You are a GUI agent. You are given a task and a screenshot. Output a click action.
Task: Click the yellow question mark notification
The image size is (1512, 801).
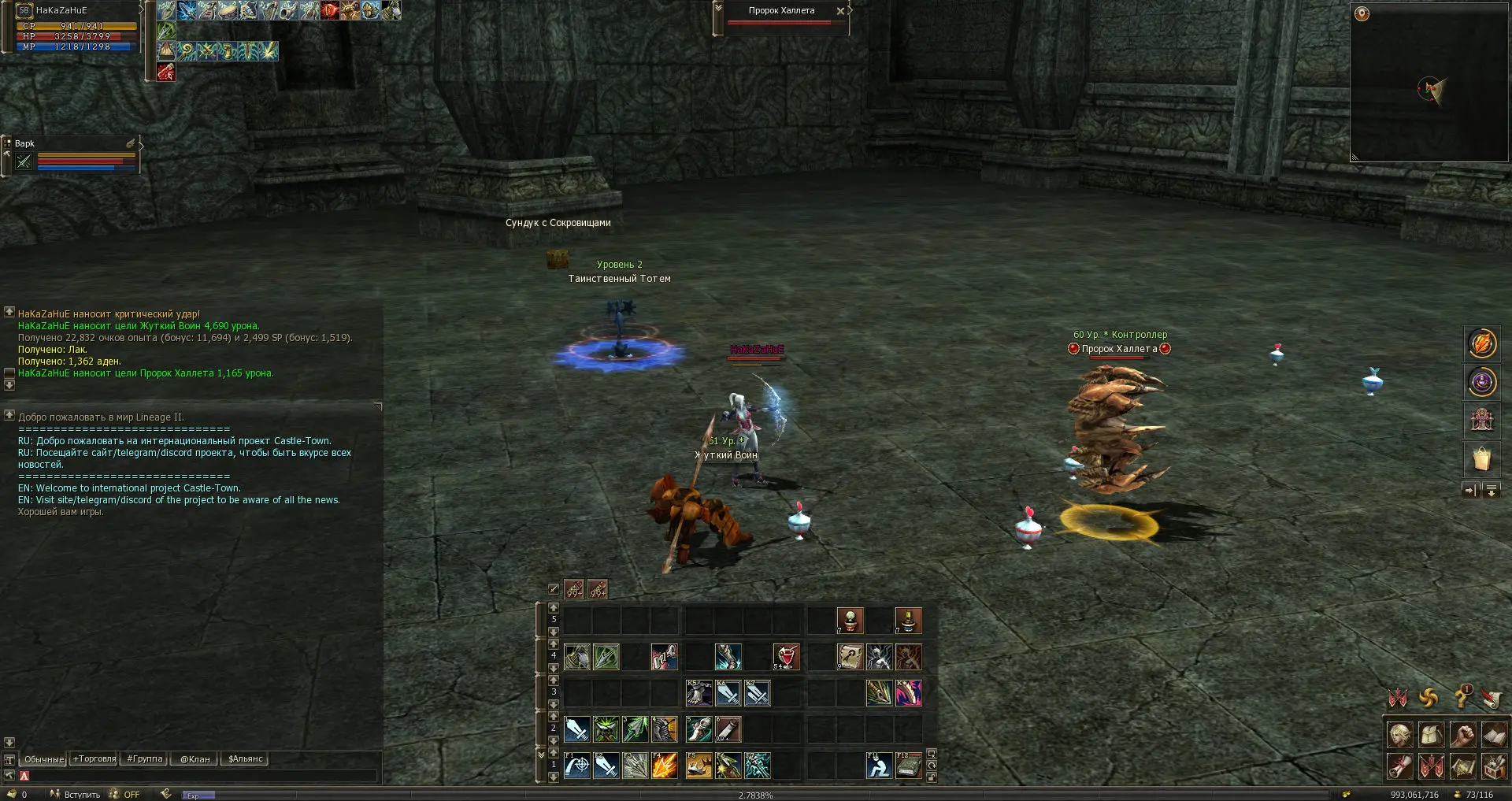pyautogui.click(x=1462, y=697)
